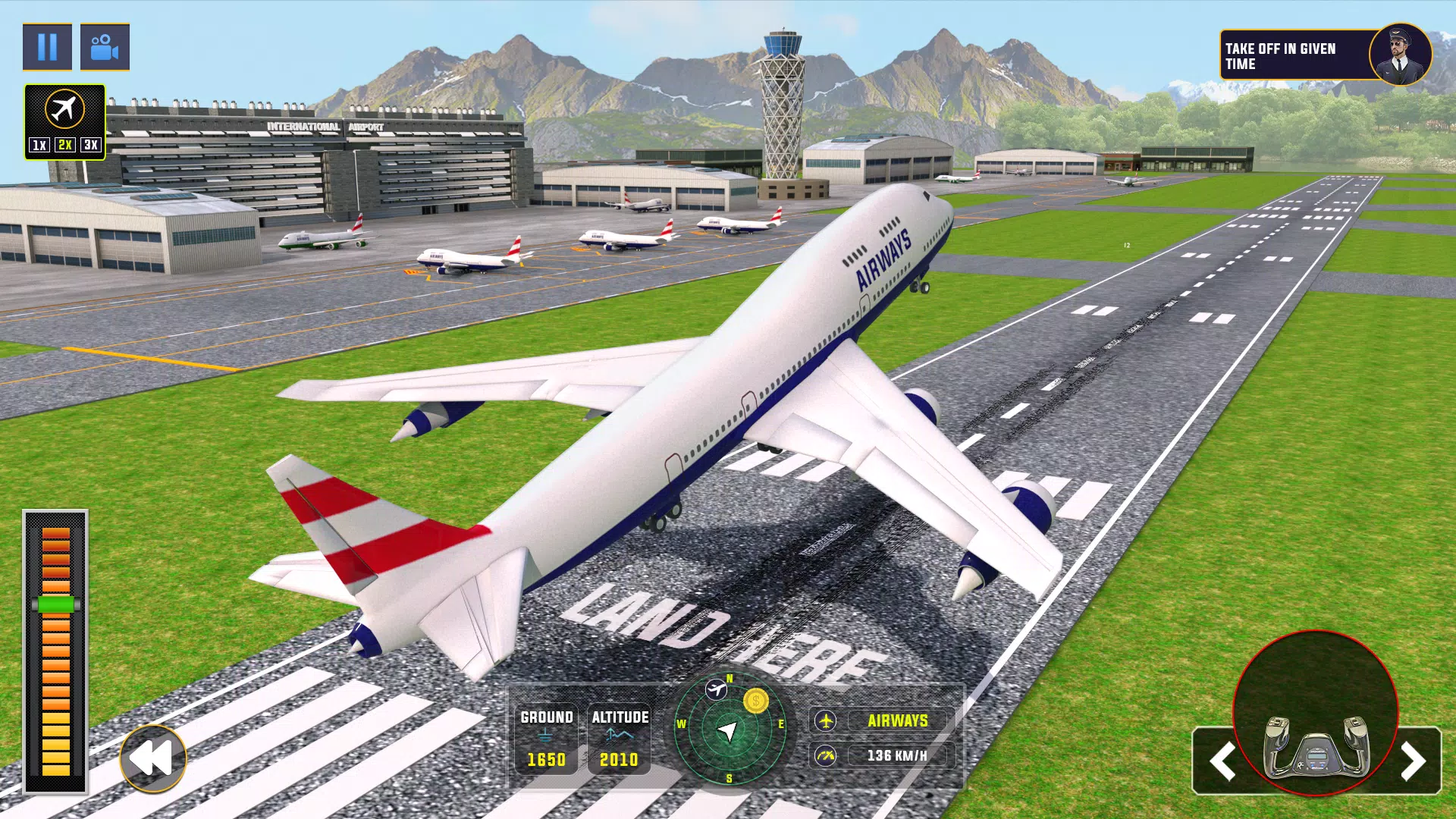The width and height of the screenshot is (1456, 819).
Task: Pause the game
Action: [47, 47]
